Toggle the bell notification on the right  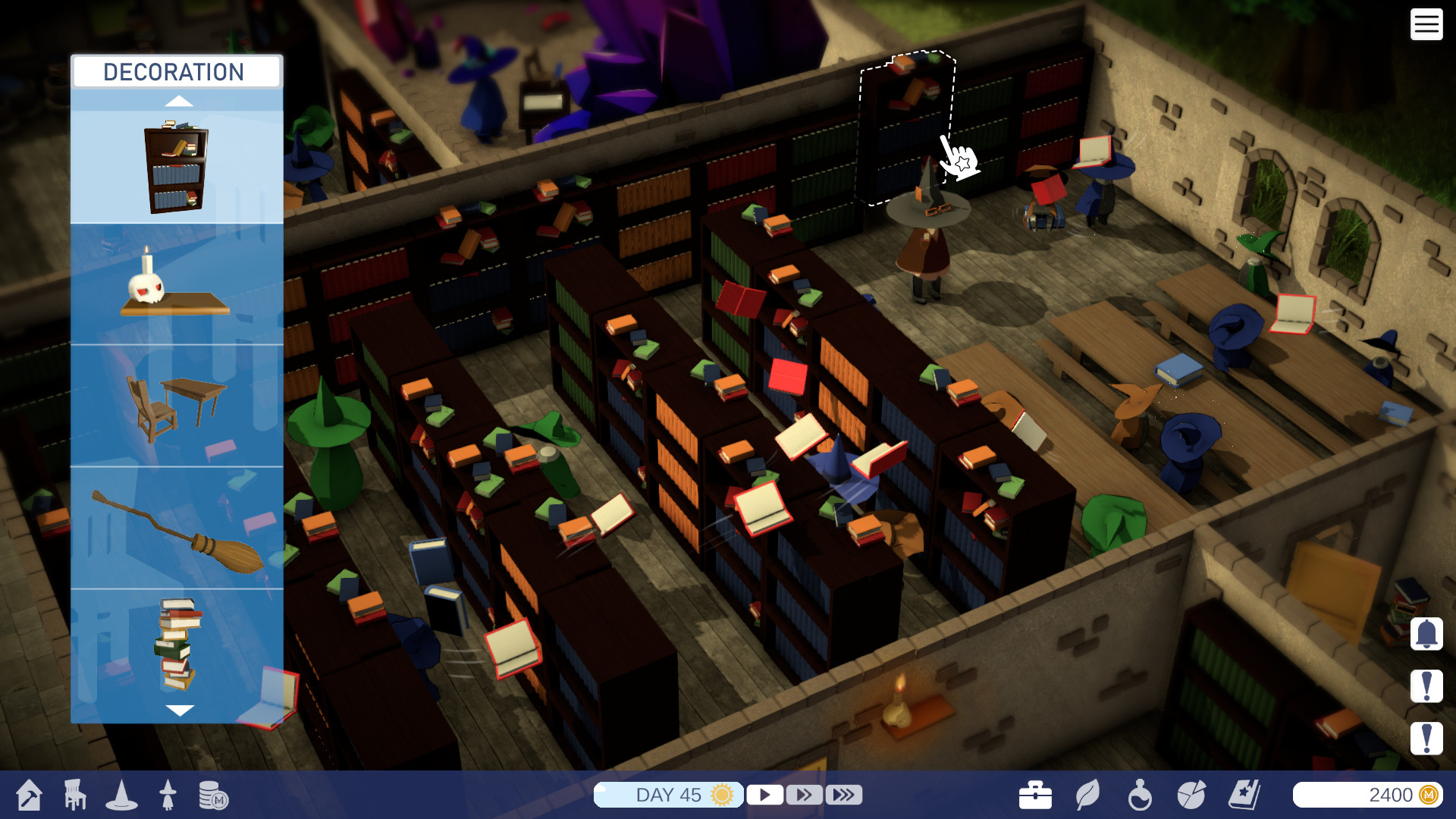1429,634
